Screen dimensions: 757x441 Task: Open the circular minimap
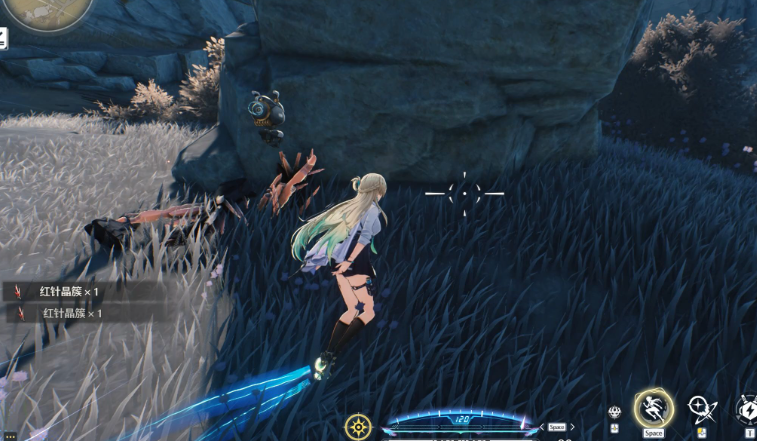pyautogui.click(x=46, y=10)
